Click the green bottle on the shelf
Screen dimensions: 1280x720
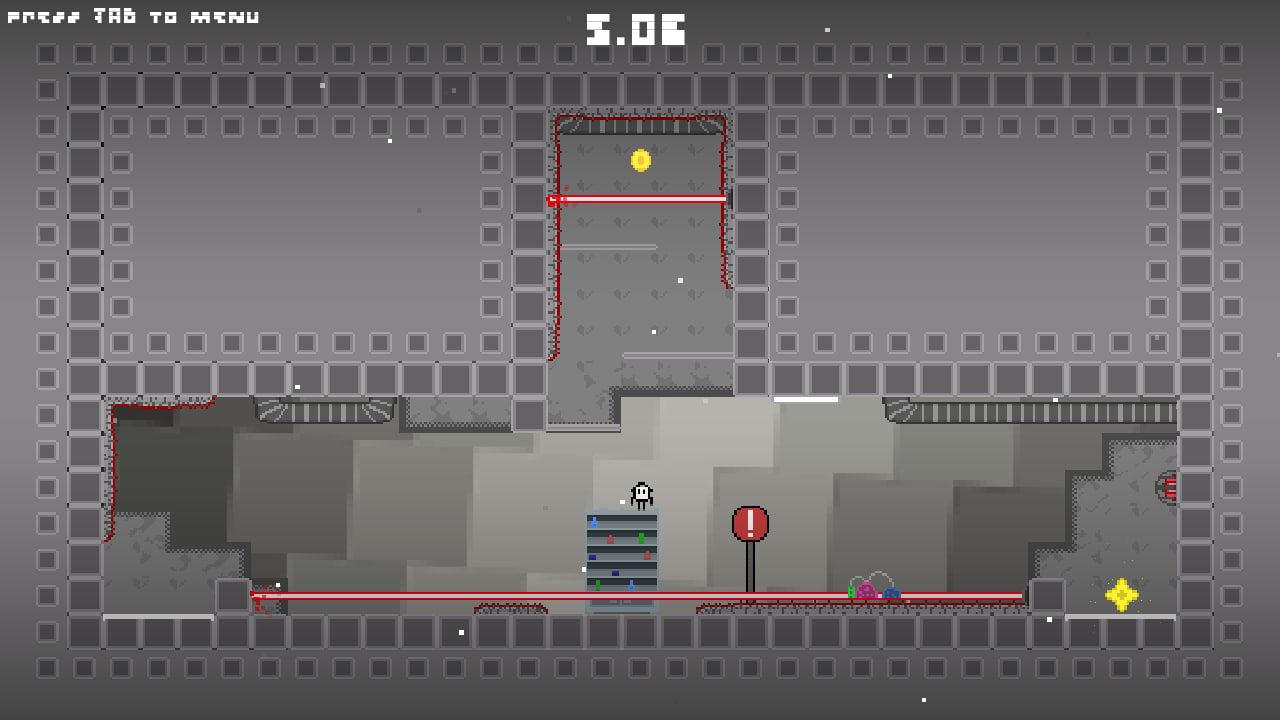coord(641,537)
